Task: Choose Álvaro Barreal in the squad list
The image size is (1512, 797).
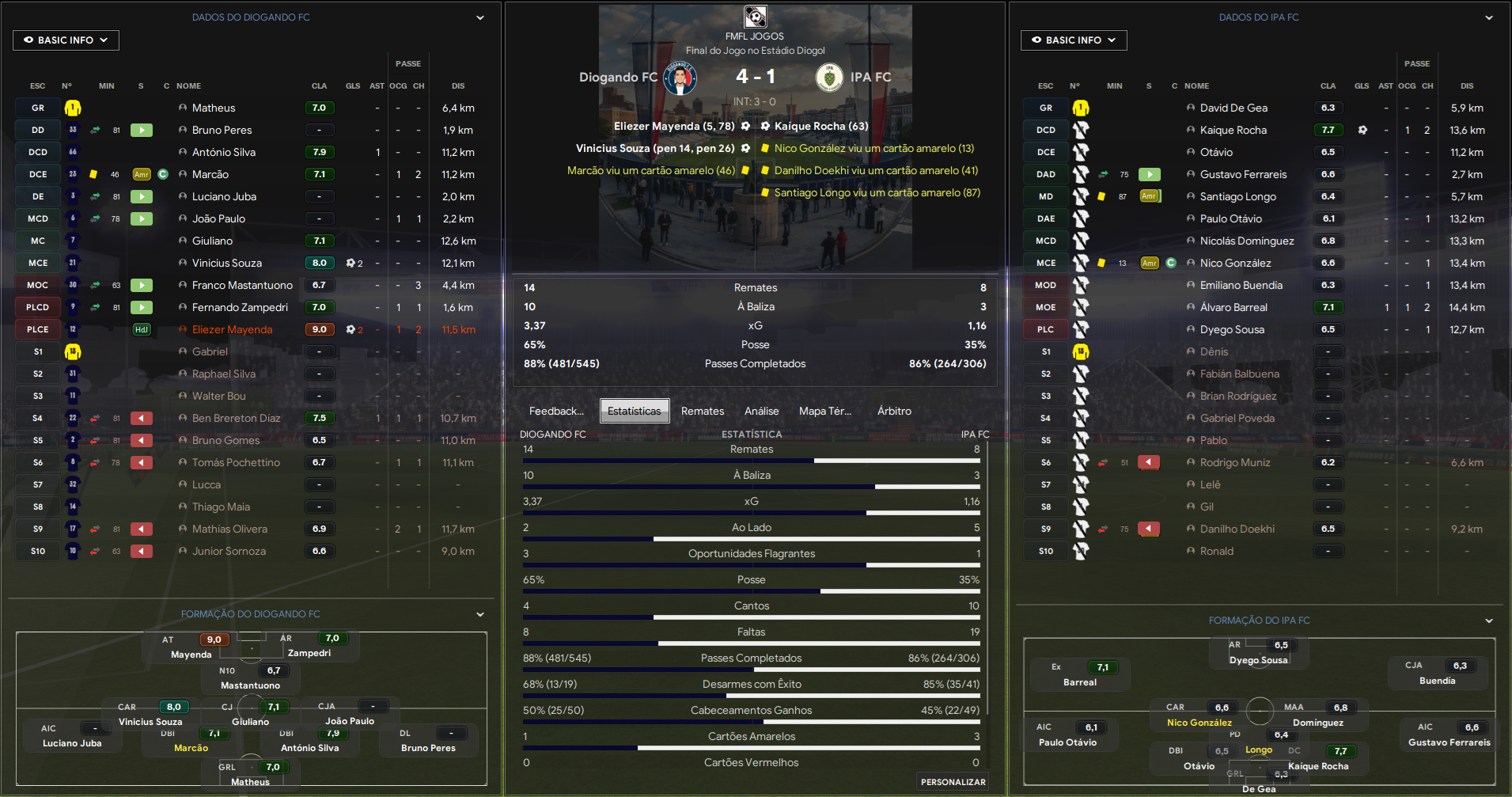Action: [1233, 307]
